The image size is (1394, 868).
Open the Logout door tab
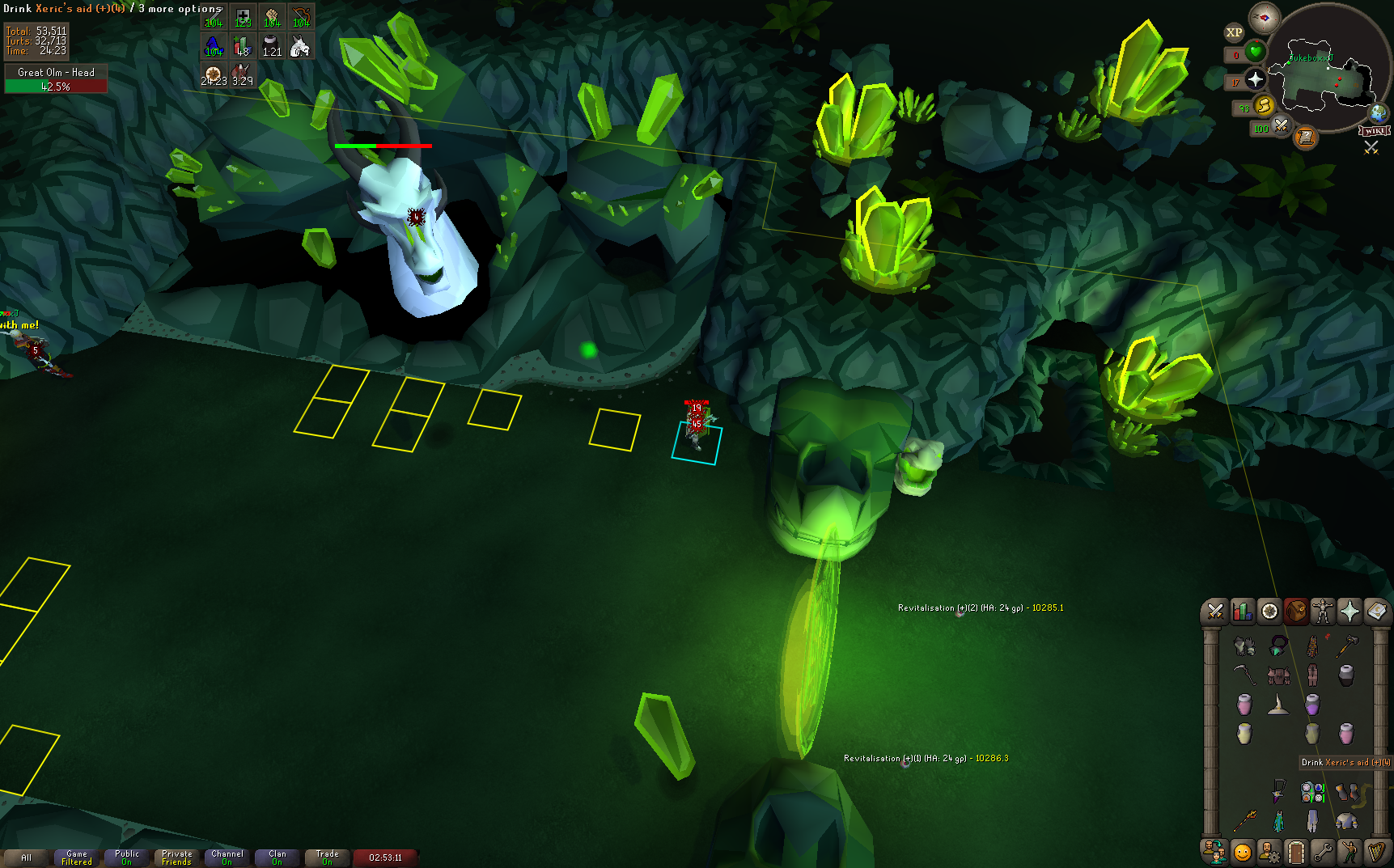(x=1295, y=852)
